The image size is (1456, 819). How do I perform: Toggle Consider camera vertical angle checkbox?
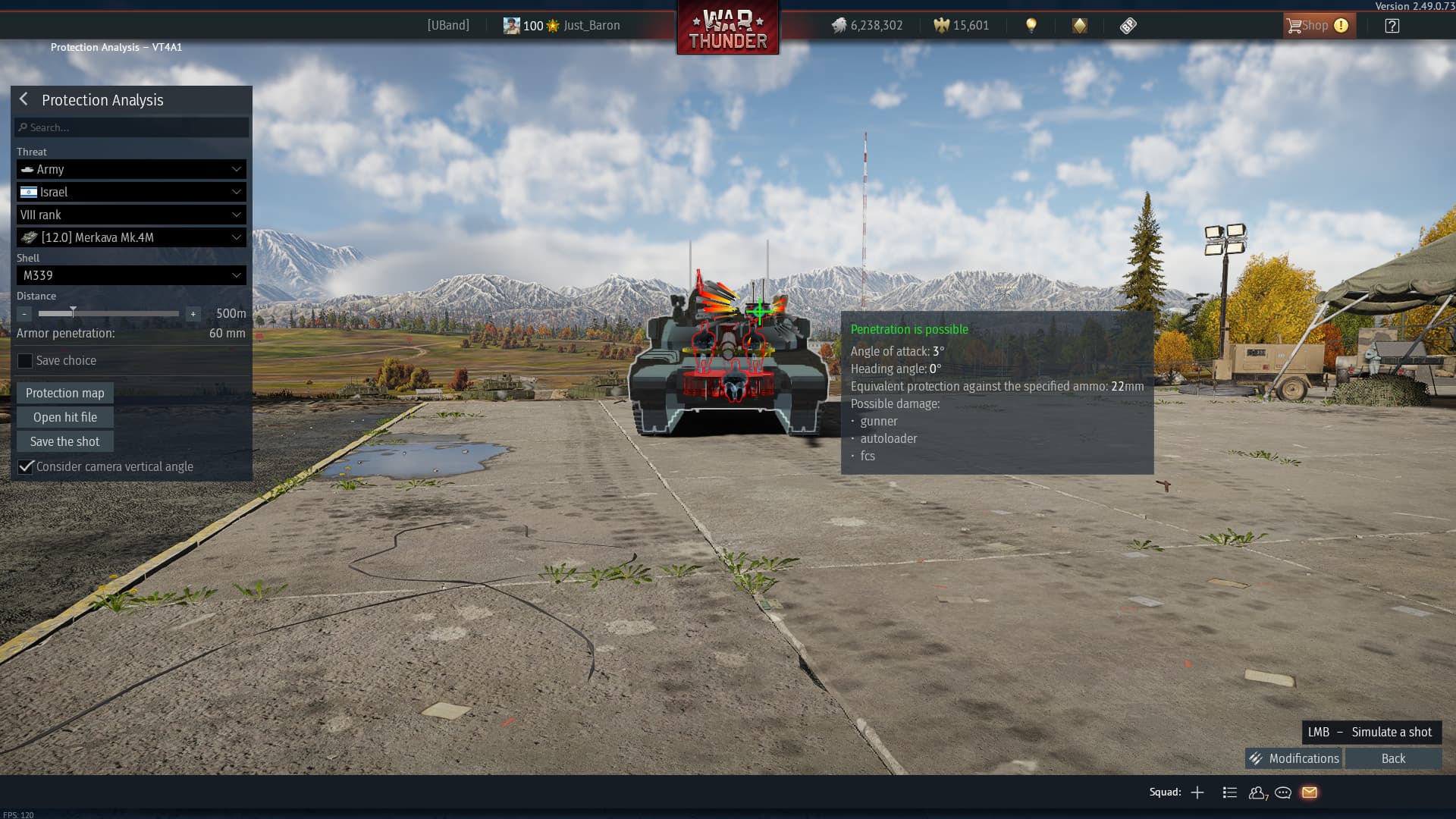26,466
